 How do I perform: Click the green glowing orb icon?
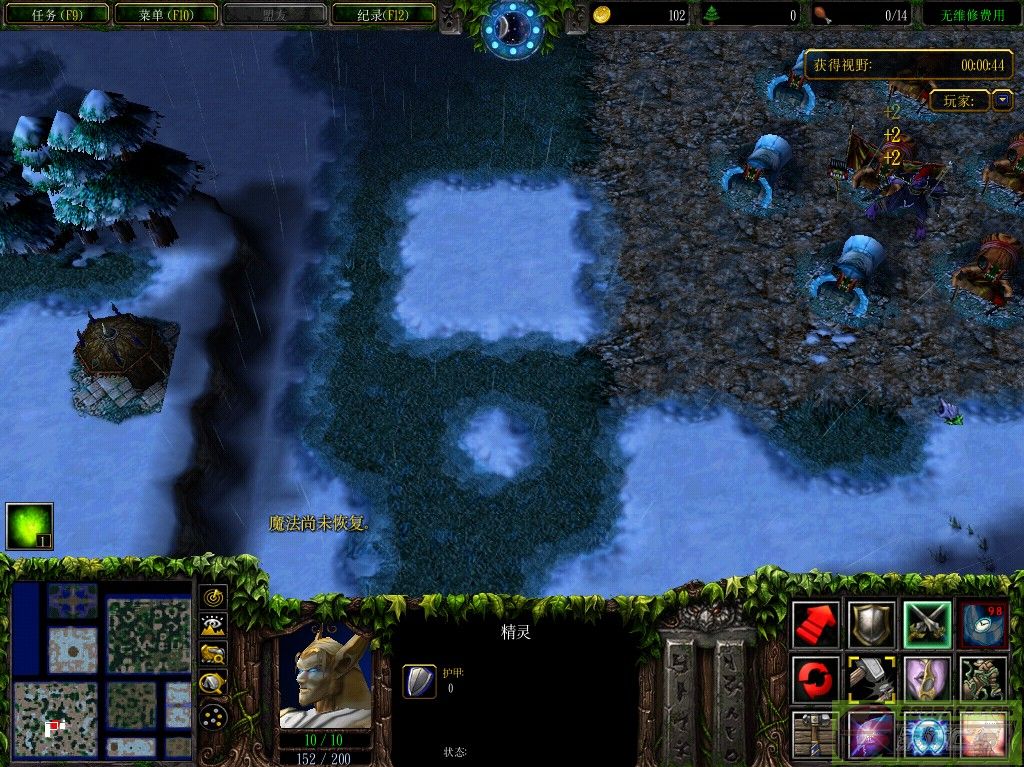pos(29,526)
